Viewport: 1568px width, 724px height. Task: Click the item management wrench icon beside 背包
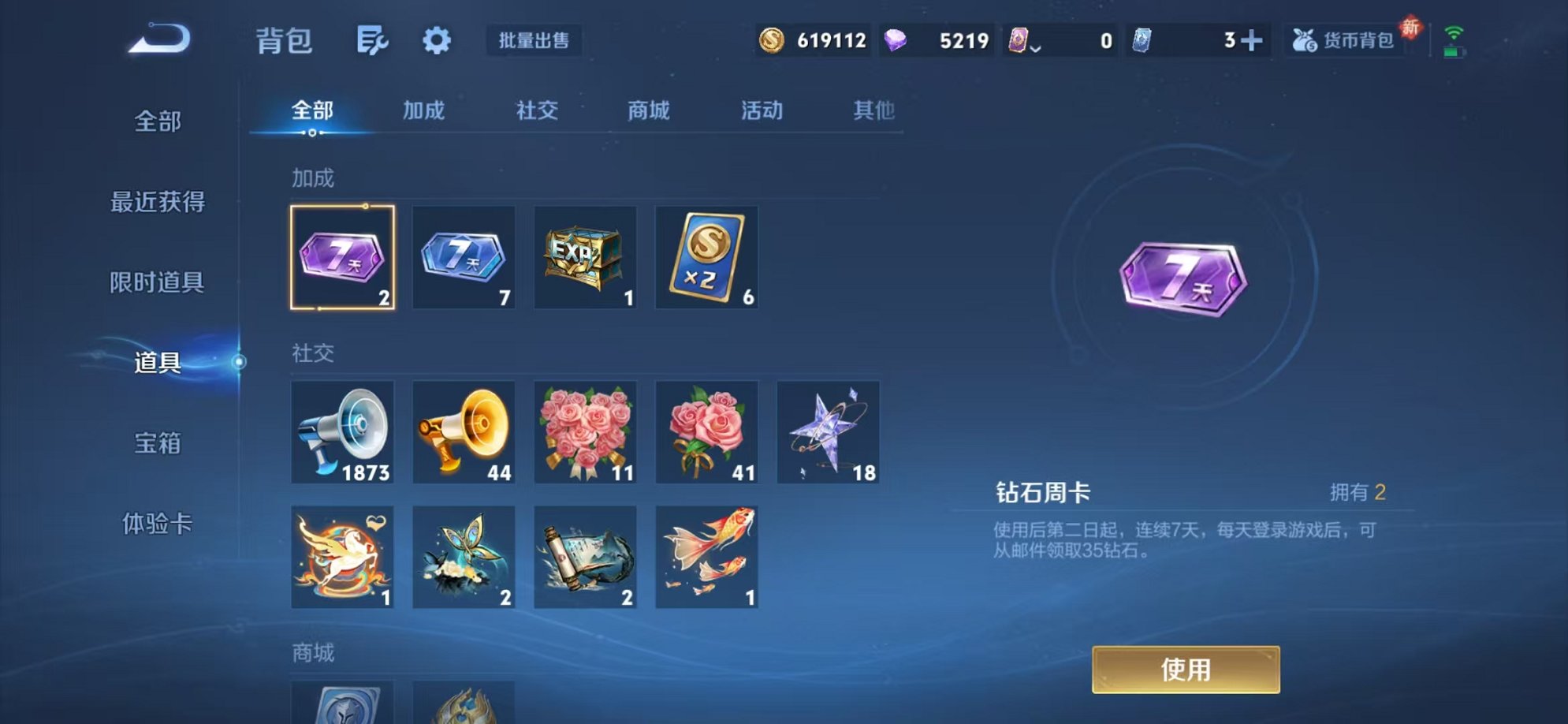(x=372, y=40)
